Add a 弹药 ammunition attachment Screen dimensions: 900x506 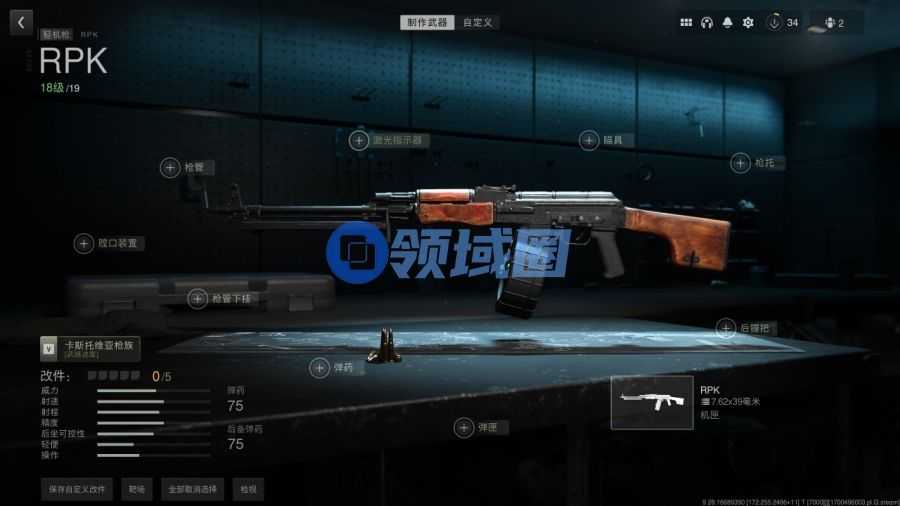[319, 369]
